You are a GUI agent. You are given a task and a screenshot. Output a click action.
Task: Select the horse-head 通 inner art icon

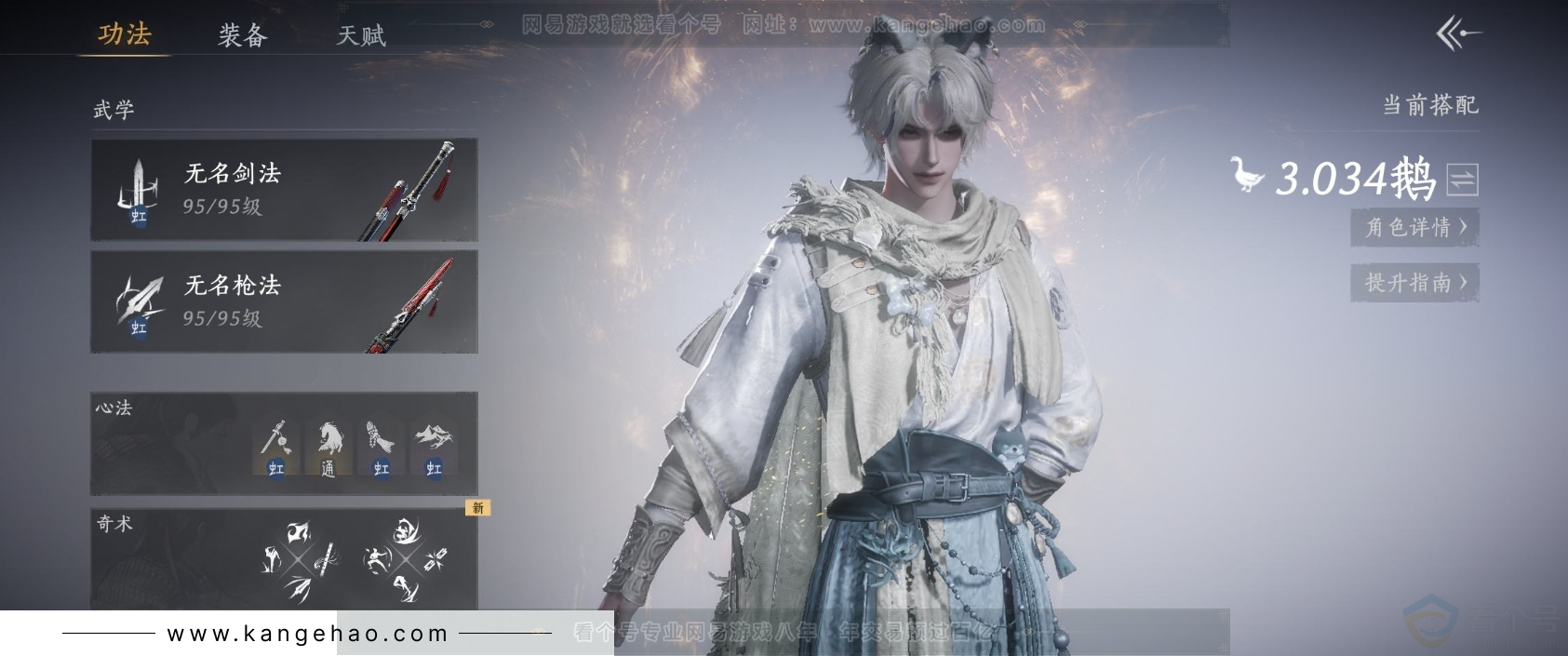pos(328,447)
